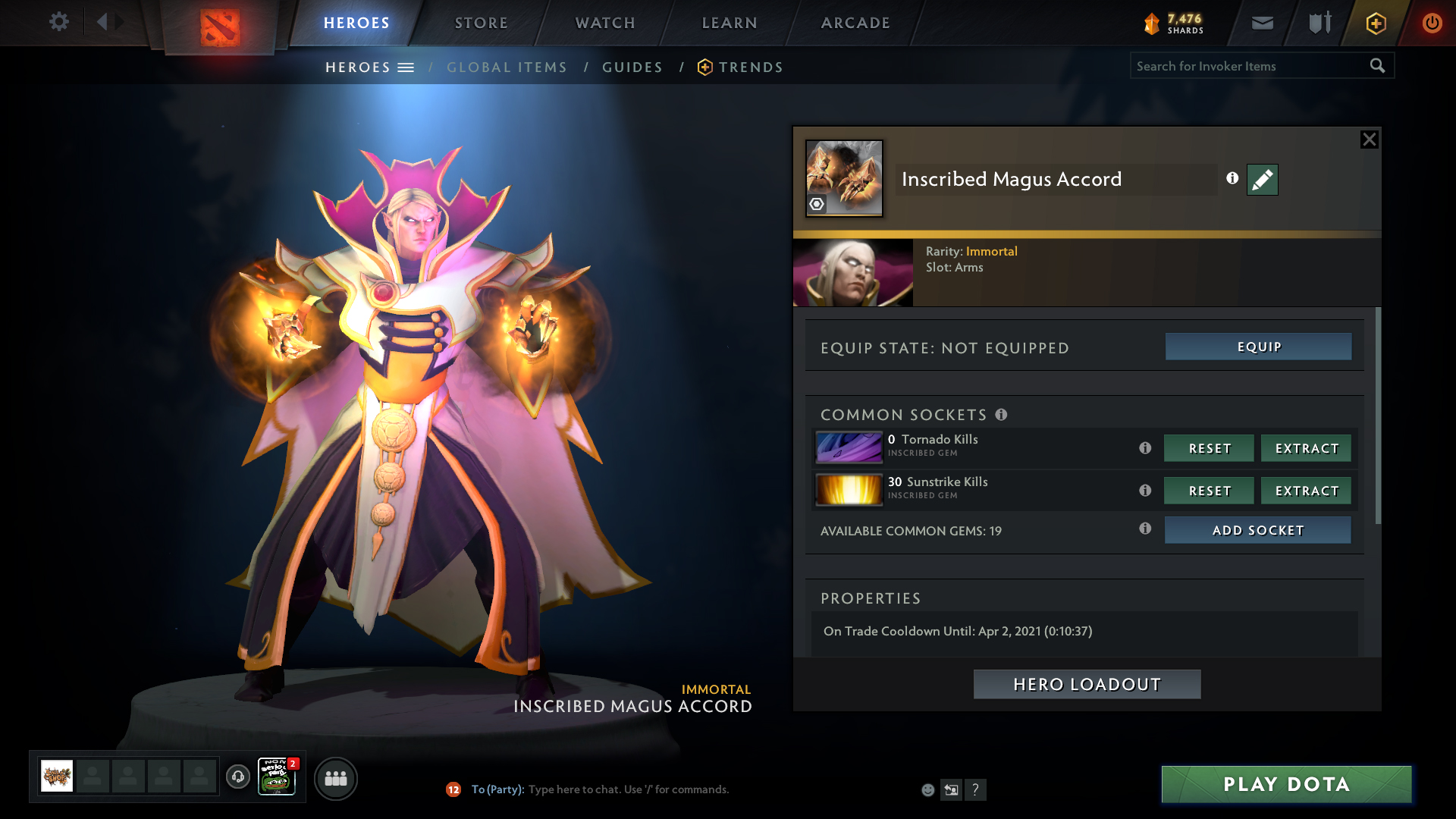
Task: Open the Watch tab
Action: point(605,23)
